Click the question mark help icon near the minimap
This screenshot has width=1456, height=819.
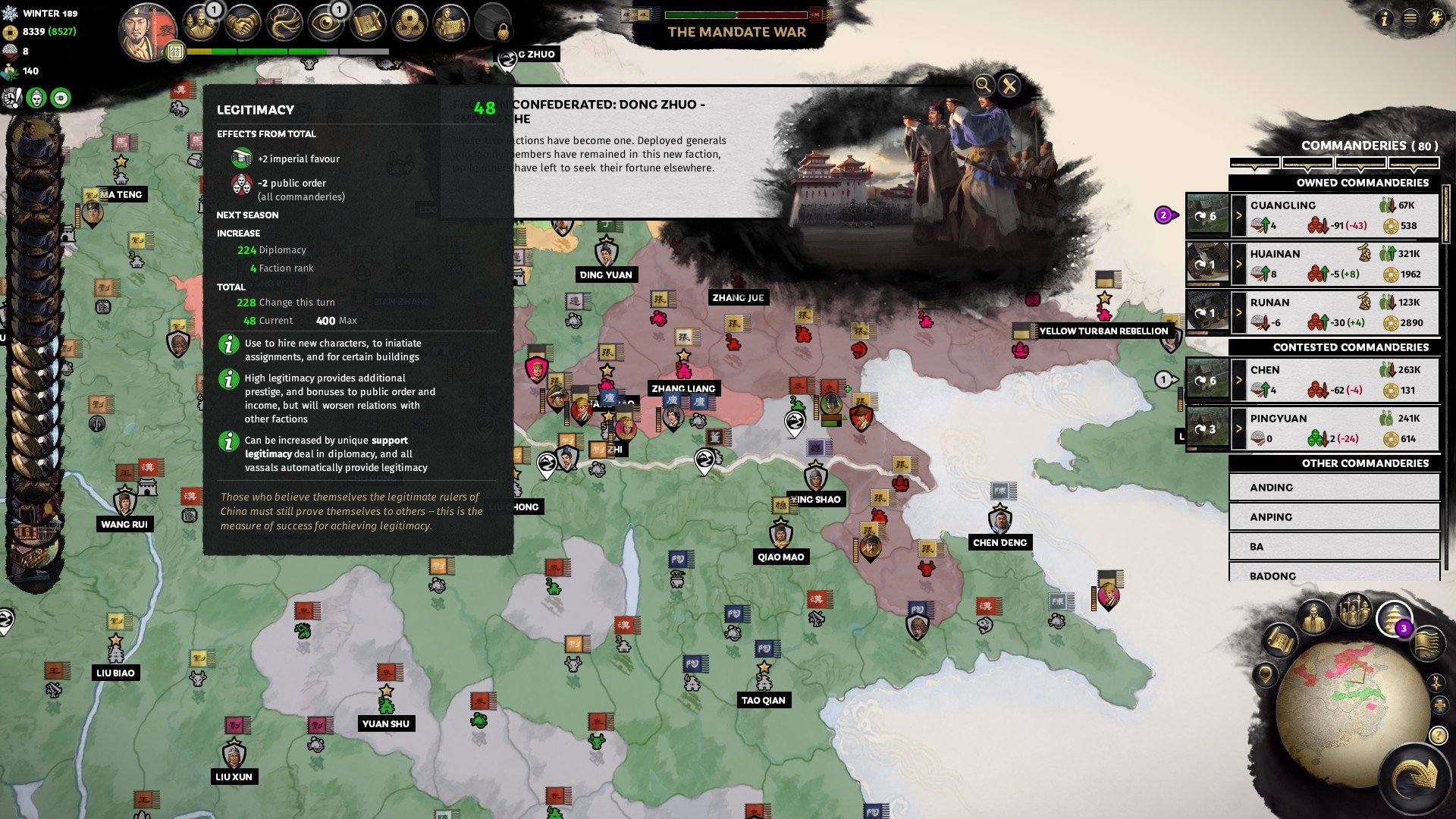pos(1437,736)
